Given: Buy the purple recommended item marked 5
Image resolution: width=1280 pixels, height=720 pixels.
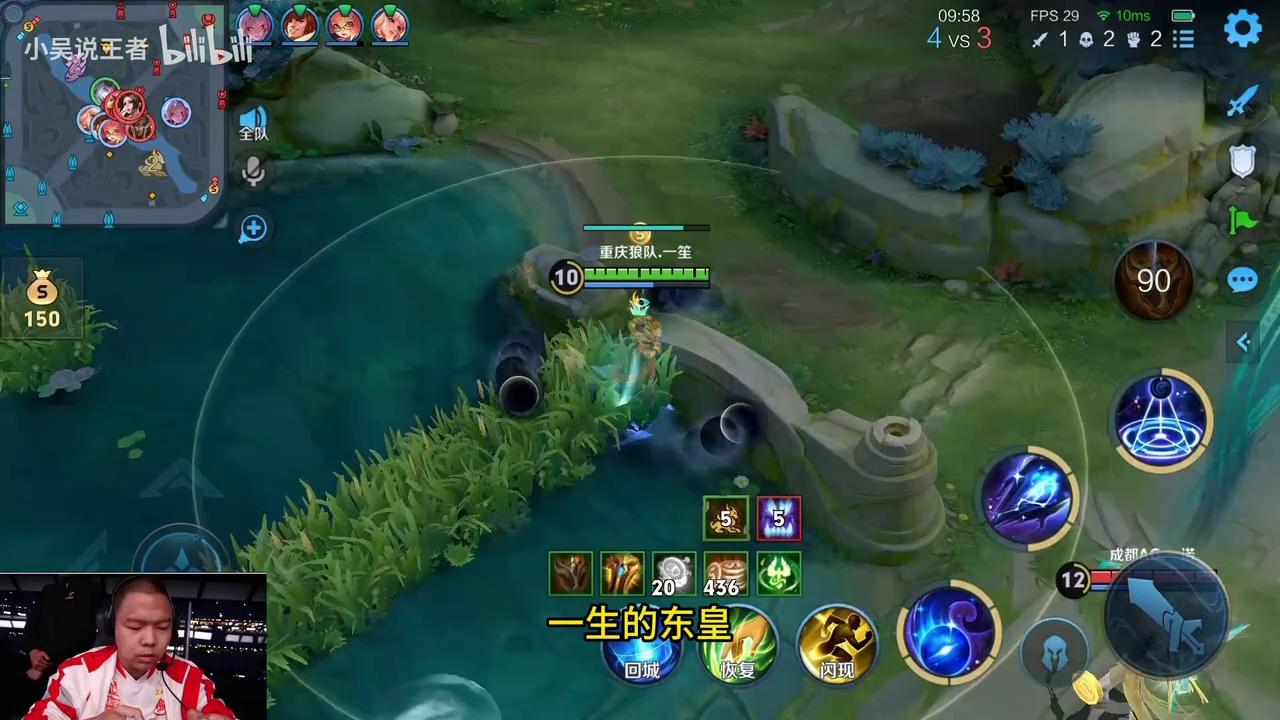Looking at the screenshot, I should click(778, 518).
